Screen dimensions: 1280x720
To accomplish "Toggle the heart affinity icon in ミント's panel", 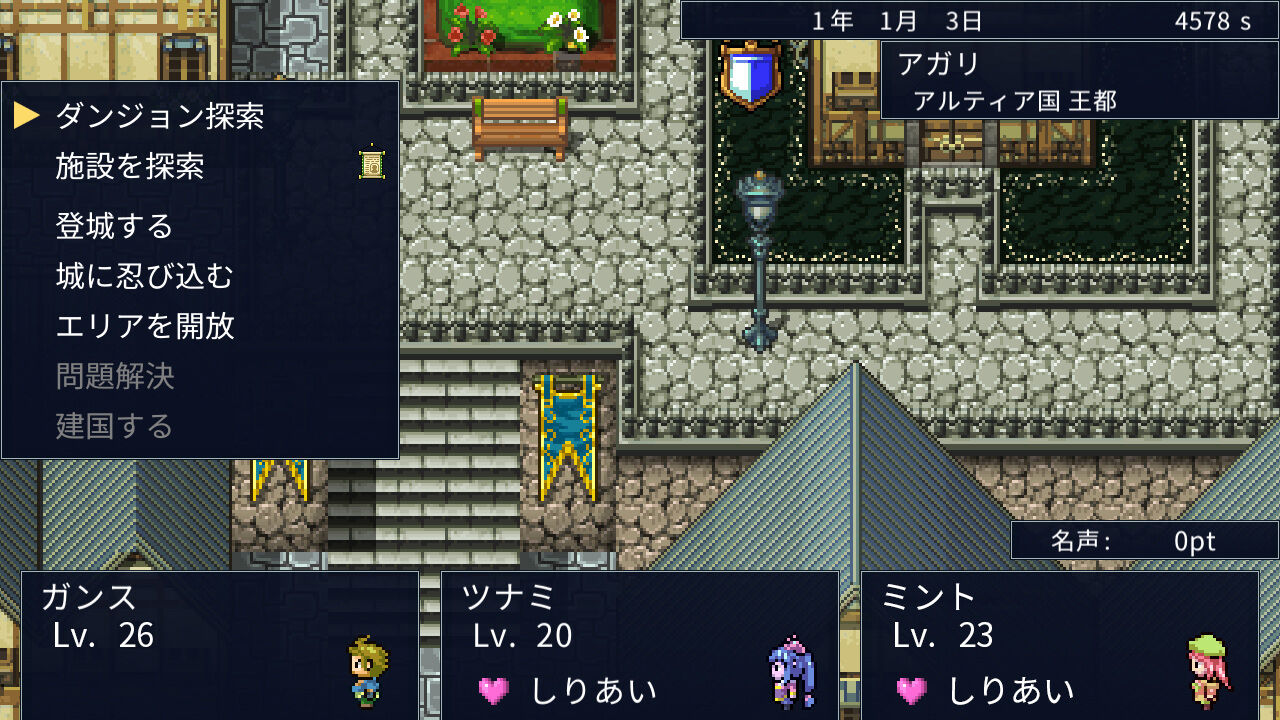I will click(911, 689).
